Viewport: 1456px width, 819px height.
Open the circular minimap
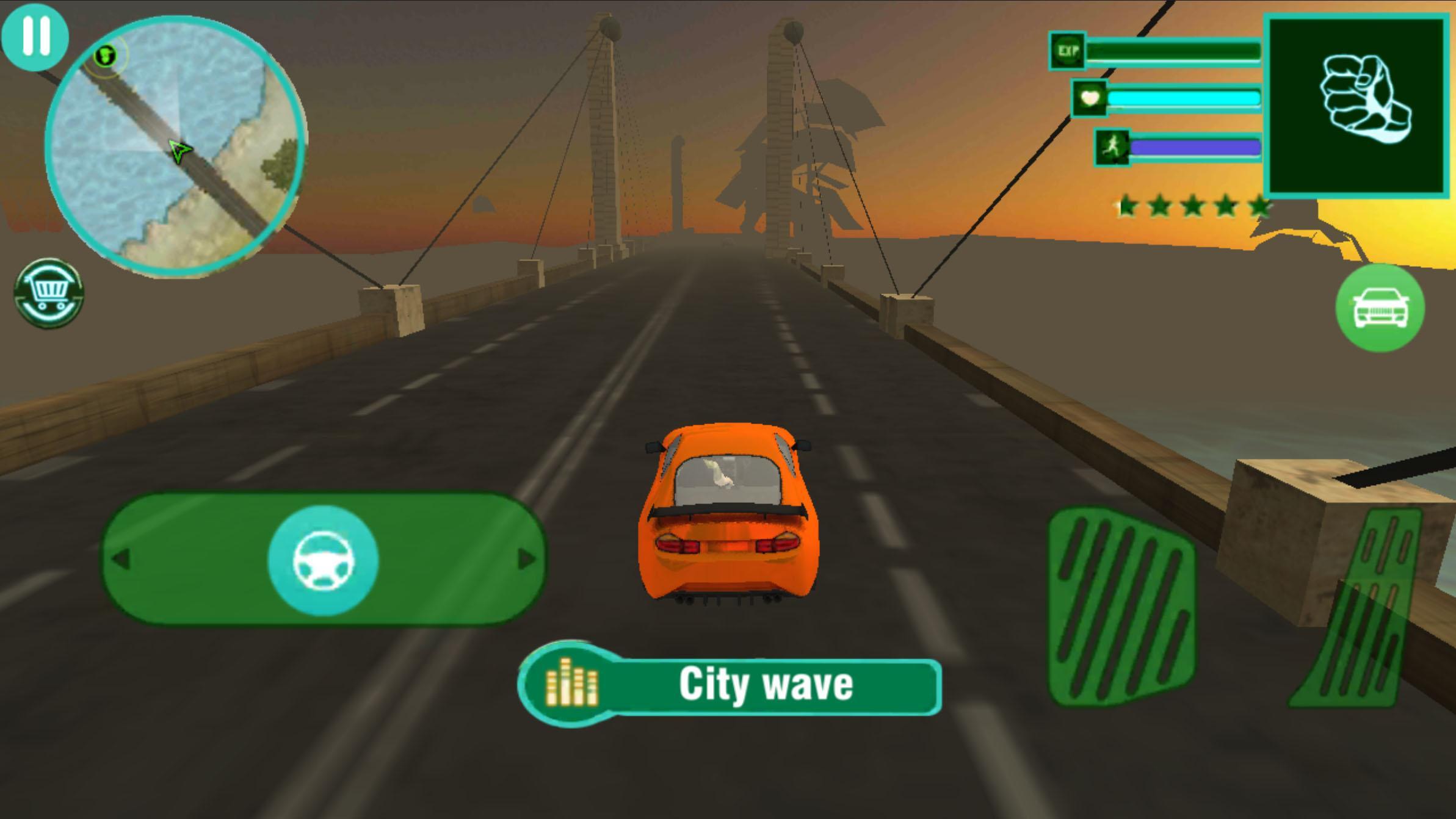pyautogui.click(x=176, y=145)
